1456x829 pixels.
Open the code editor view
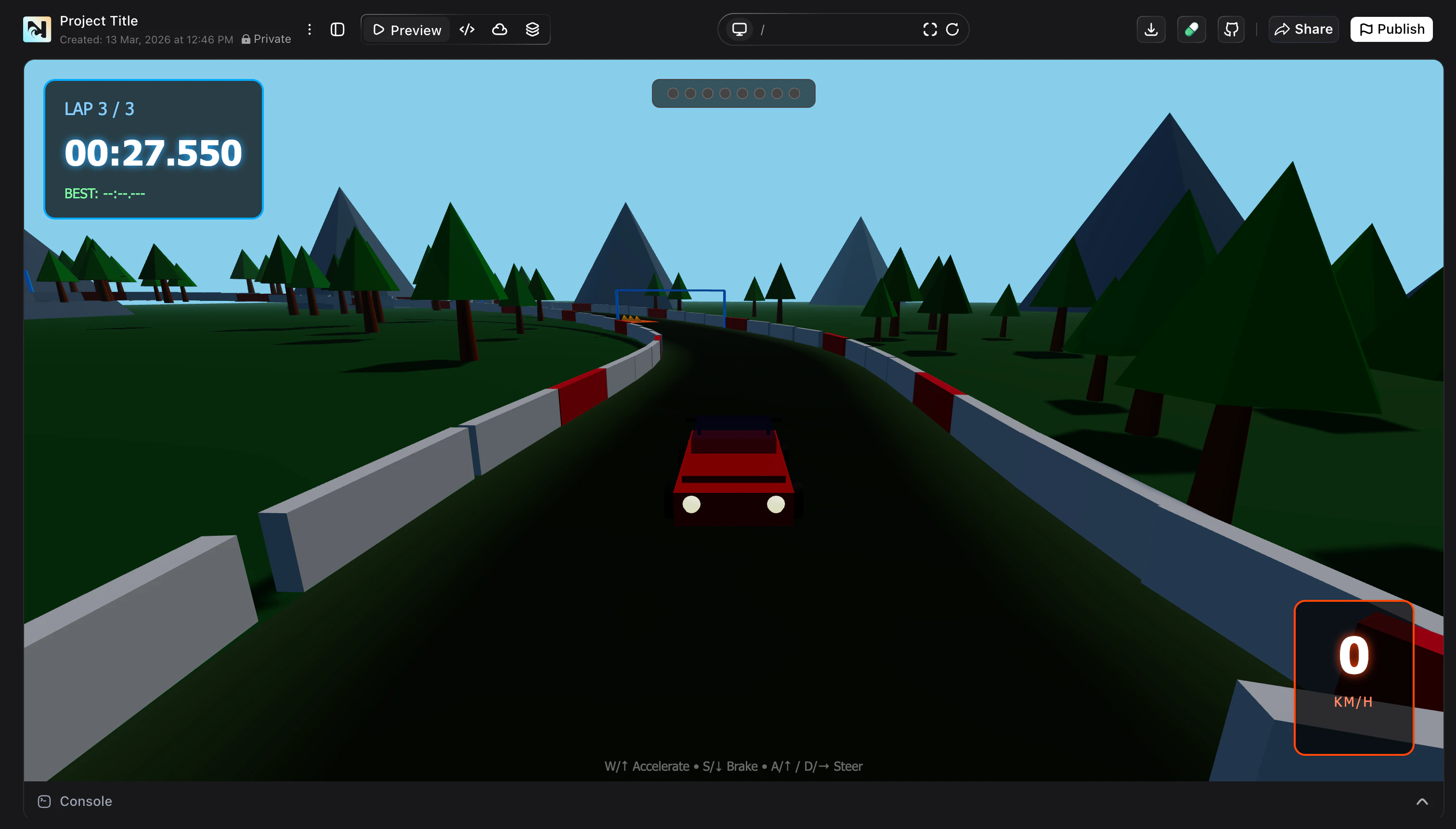click(x=467, y=29)
